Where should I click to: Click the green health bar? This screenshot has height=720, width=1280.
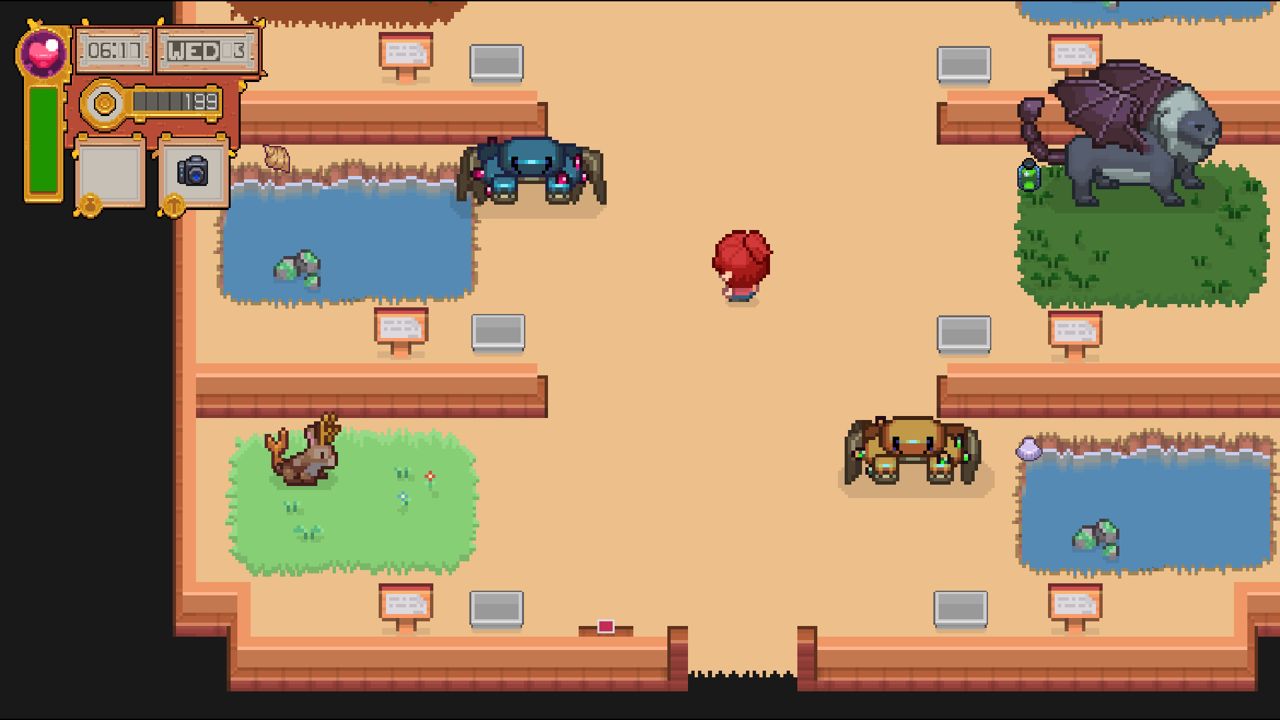pos(43,140)
